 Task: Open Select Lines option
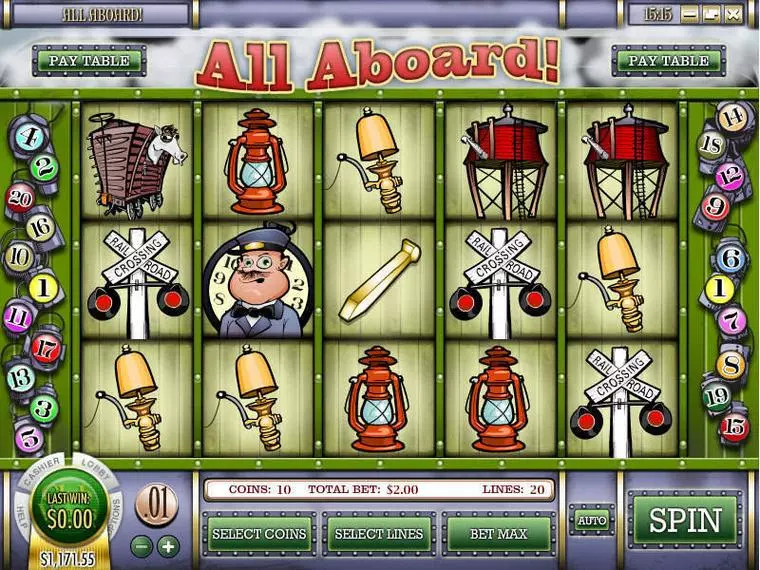pos(379,534)
